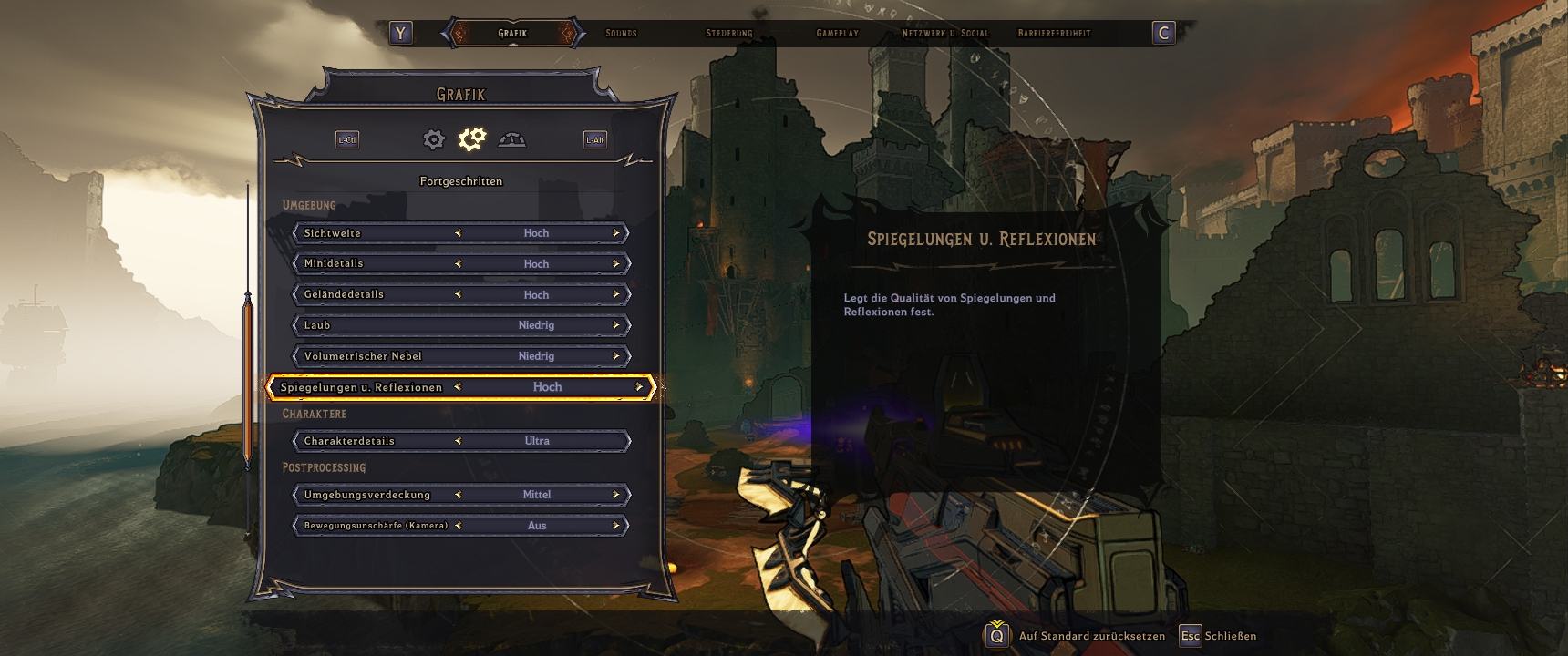The width and height of the screenshot is (1568, 656).
Task: Open the Steuerung settings tab
Action: coord(728,34)
